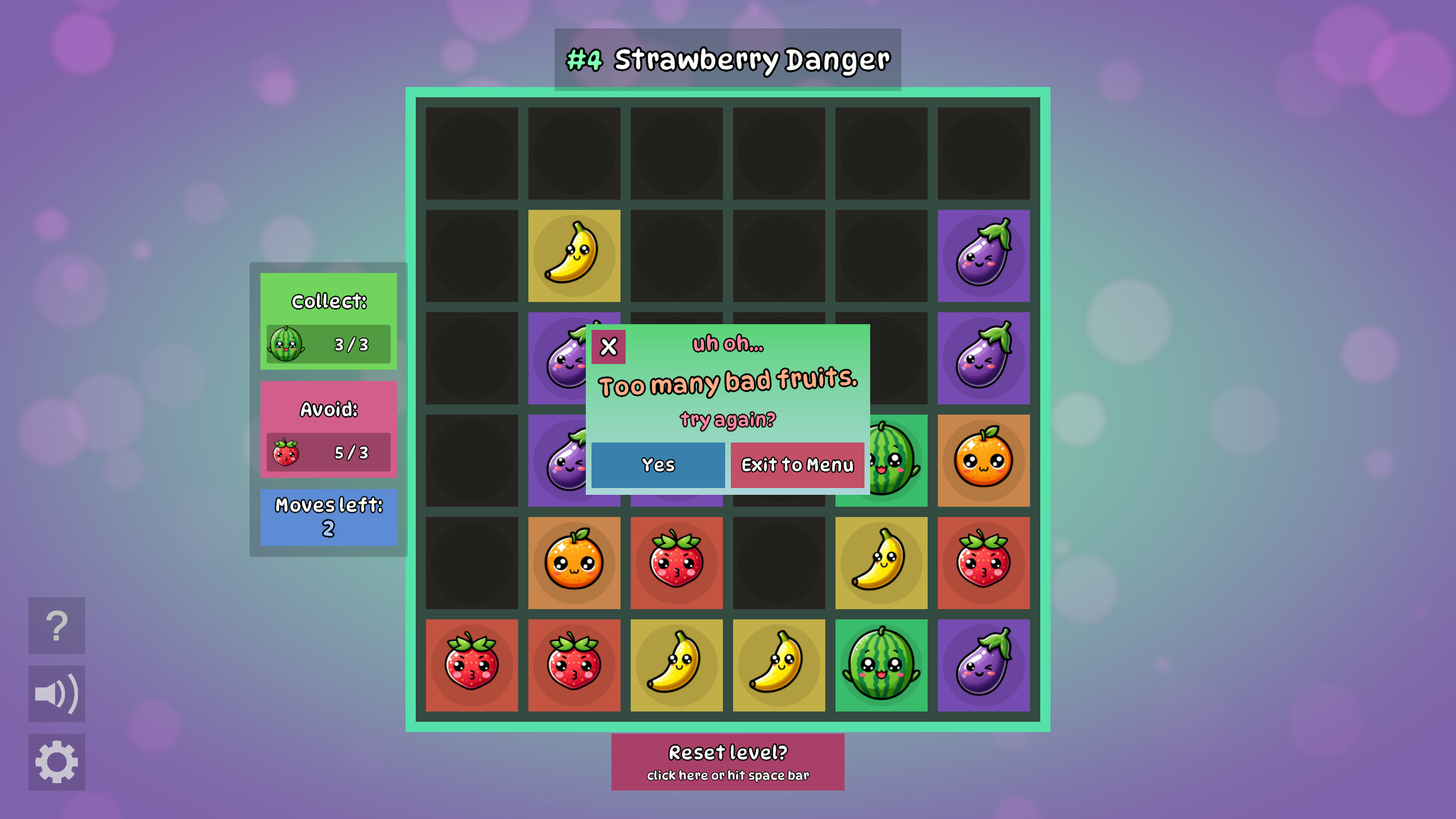1456x819 pixels.
Task: Mute the game sound via speaker icon
Action: [56, 693]
